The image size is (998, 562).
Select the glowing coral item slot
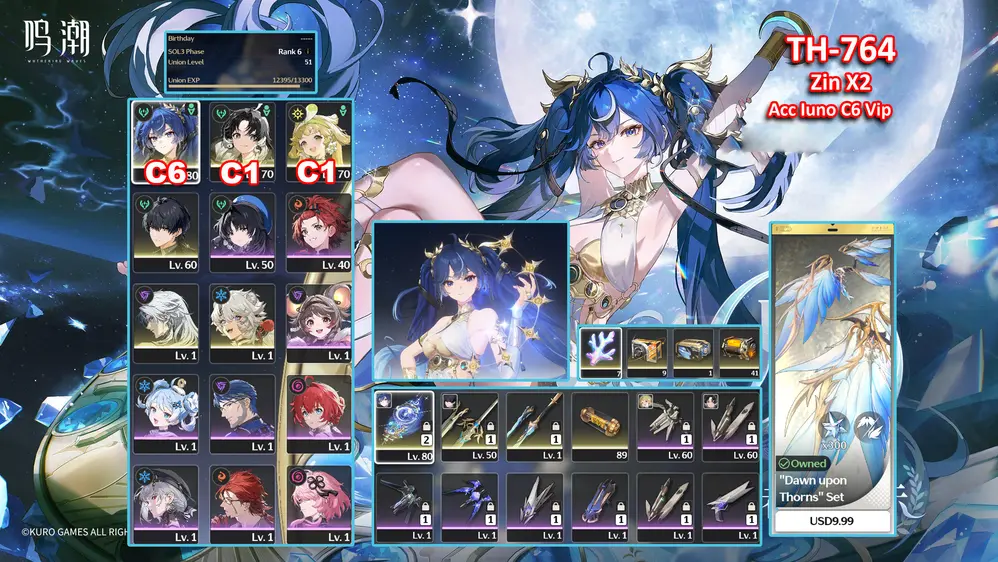(600, 352)
